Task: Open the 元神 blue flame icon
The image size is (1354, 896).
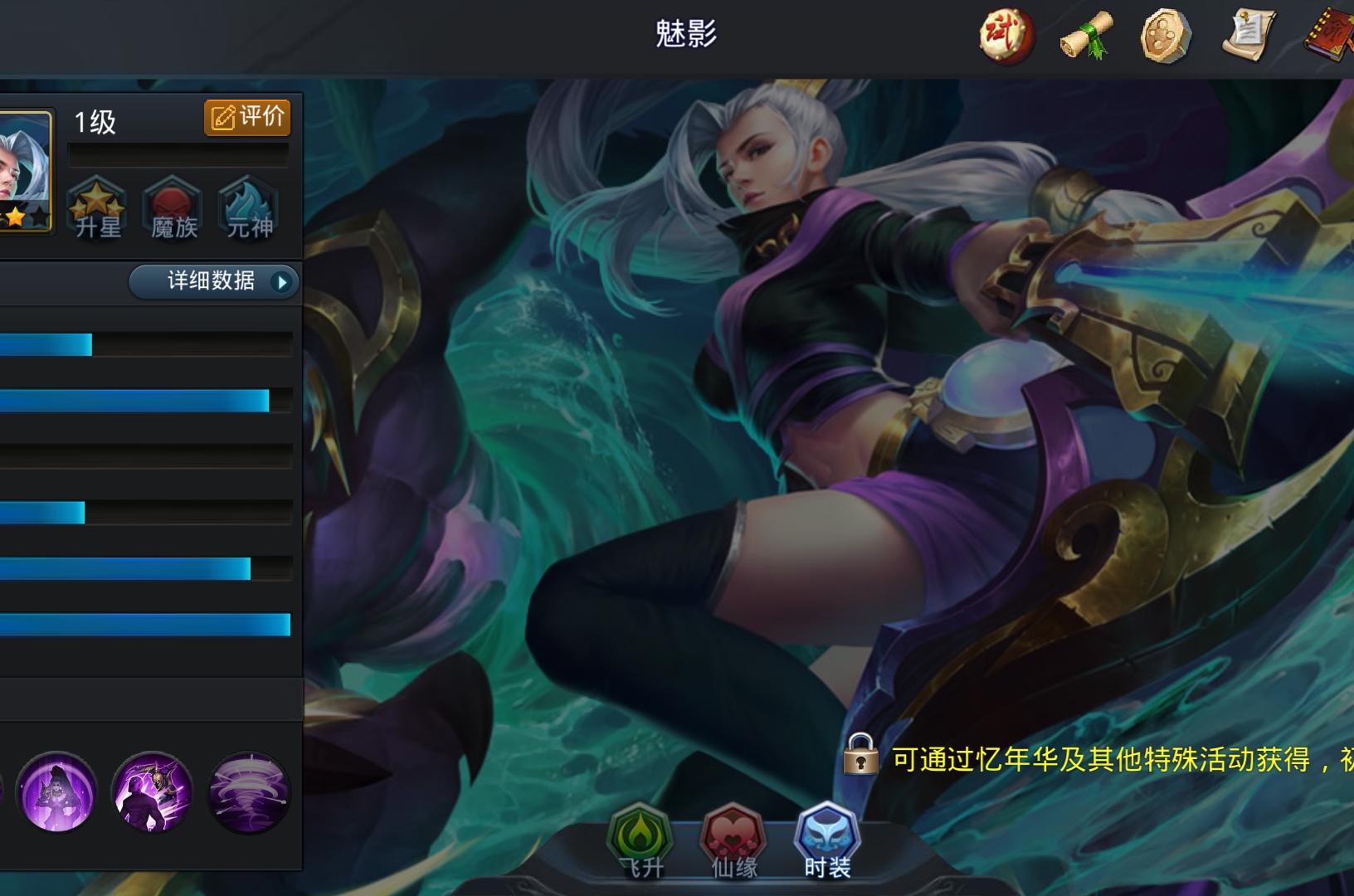Action: point(248,209)
